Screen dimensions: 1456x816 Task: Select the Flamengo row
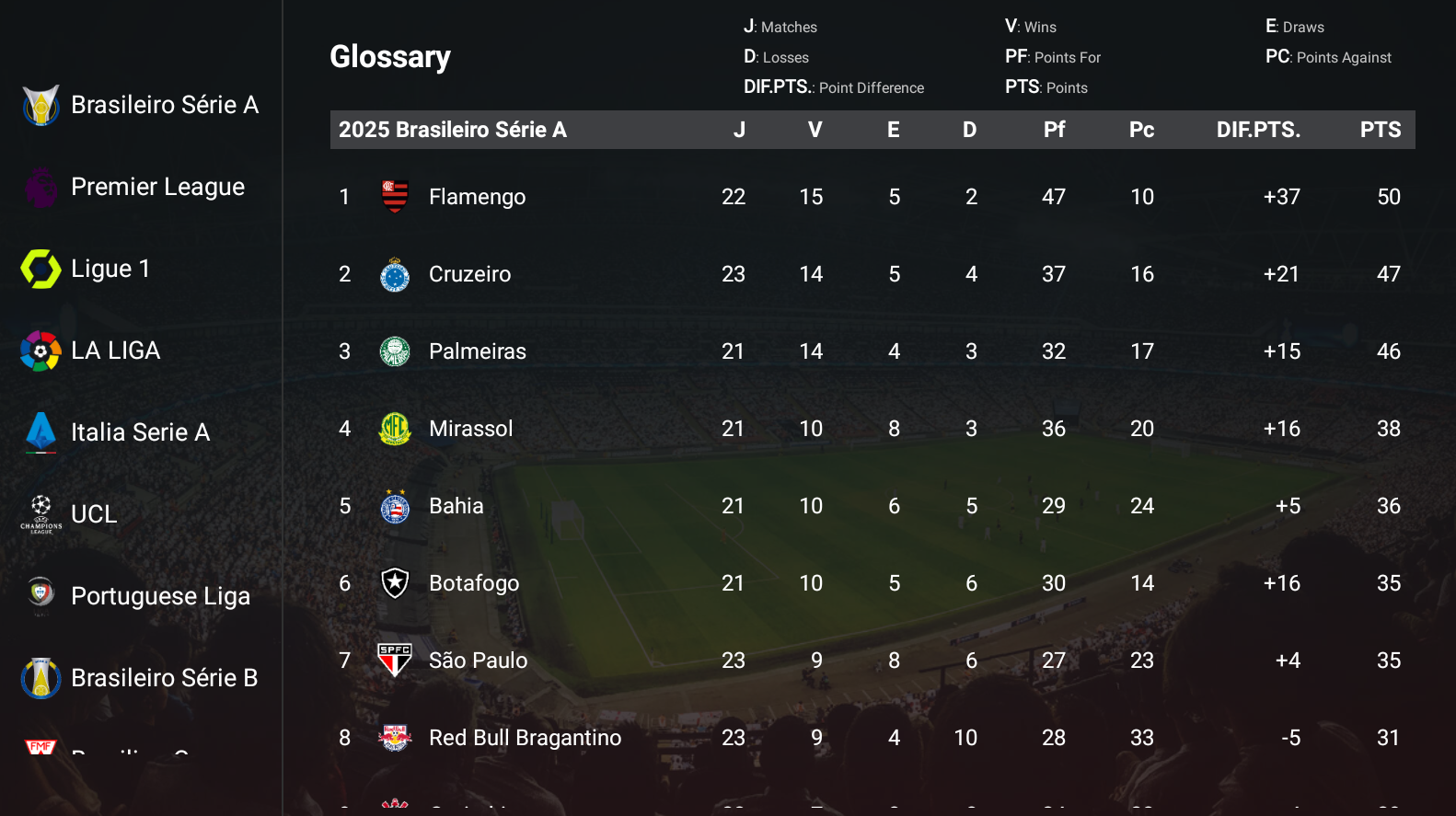[476, 197]
